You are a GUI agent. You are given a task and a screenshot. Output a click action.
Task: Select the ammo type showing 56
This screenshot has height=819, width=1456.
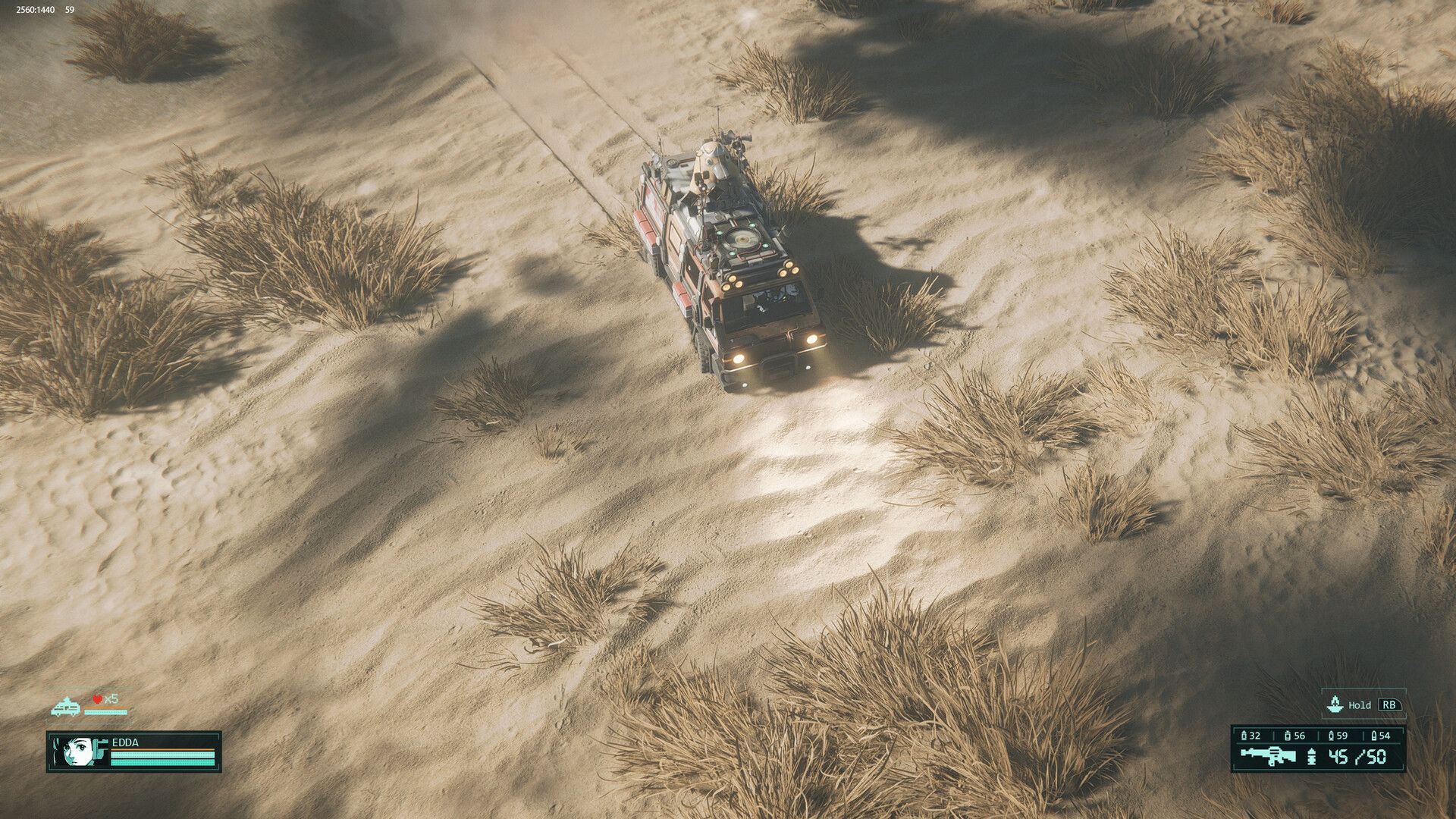(1294, 736)
